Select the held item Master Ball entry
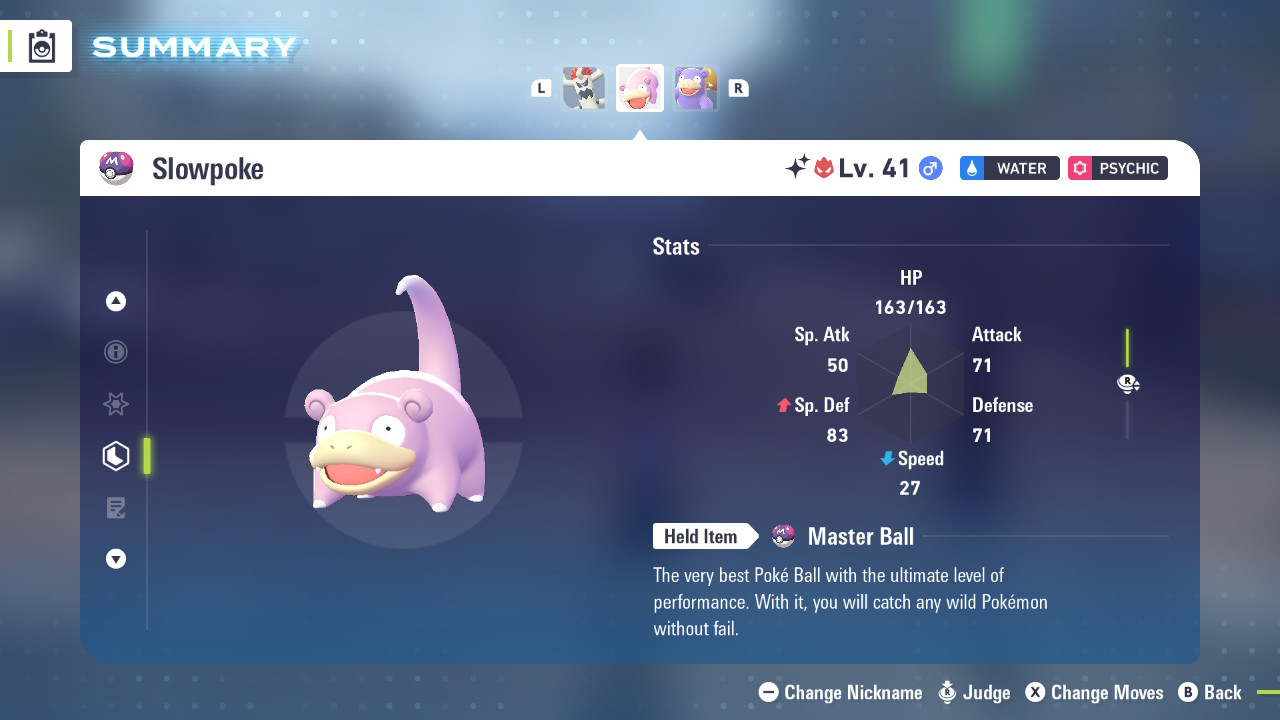This screenshot has width=1280, height=720. (860, 537)
